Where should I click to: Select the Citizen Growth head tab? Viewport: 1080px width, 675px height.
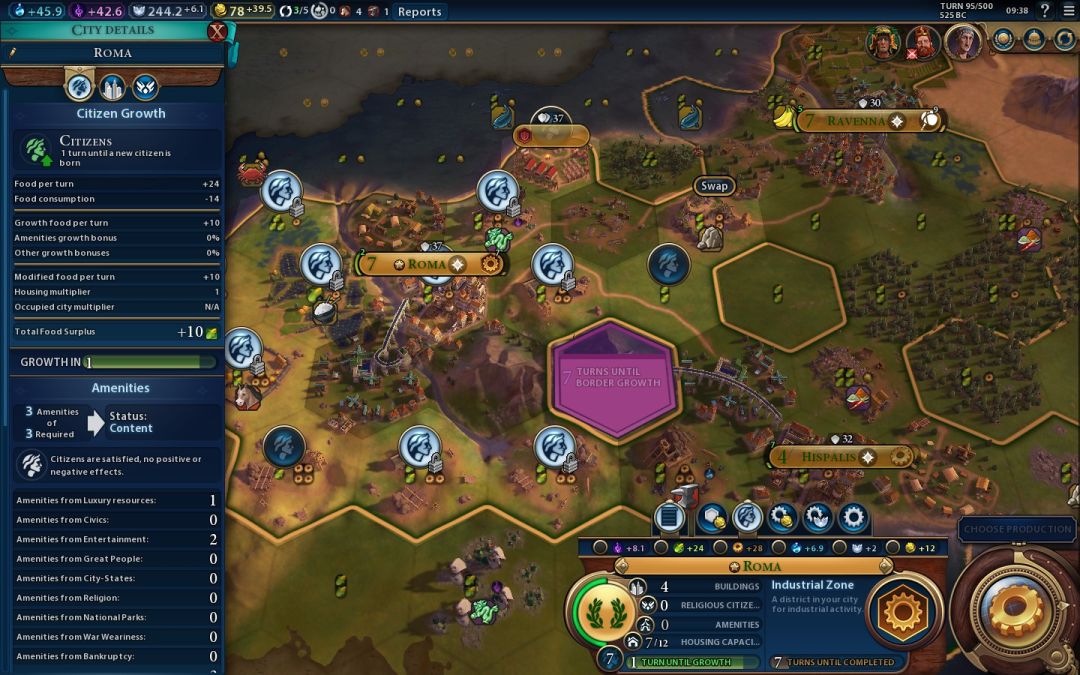(79, 87)
